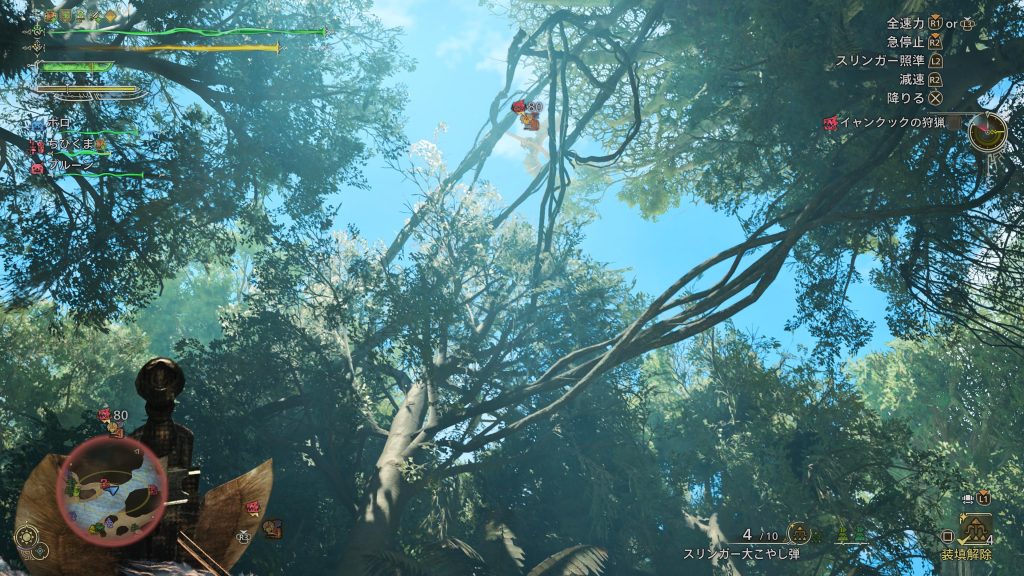The height and width of the screenshot is (576, 1024).
Task: Select the highlighted slinger ammo item slot
Action: pos(973,530)
